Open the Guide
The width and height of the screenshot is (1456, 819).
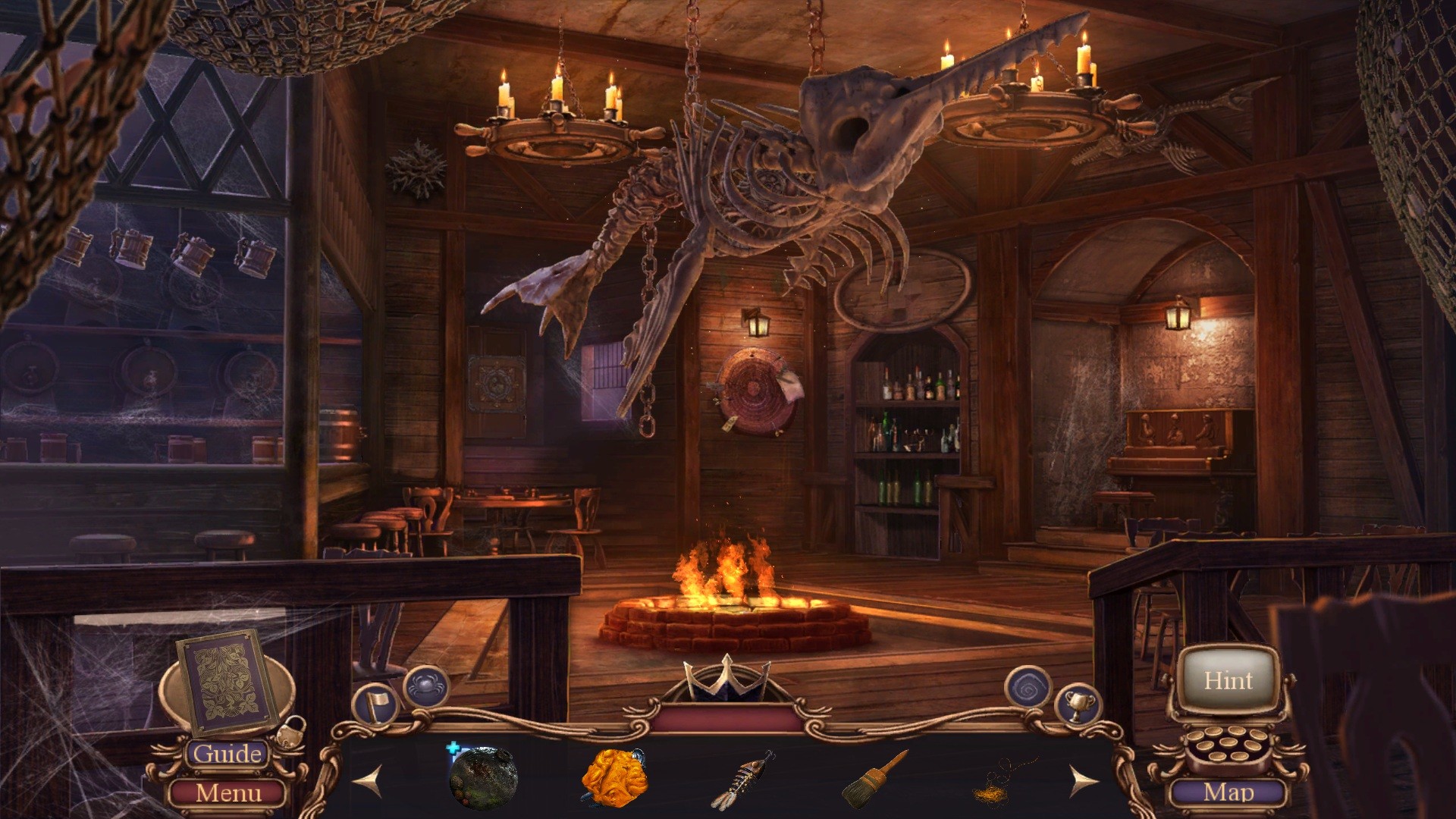pos(227,754)
